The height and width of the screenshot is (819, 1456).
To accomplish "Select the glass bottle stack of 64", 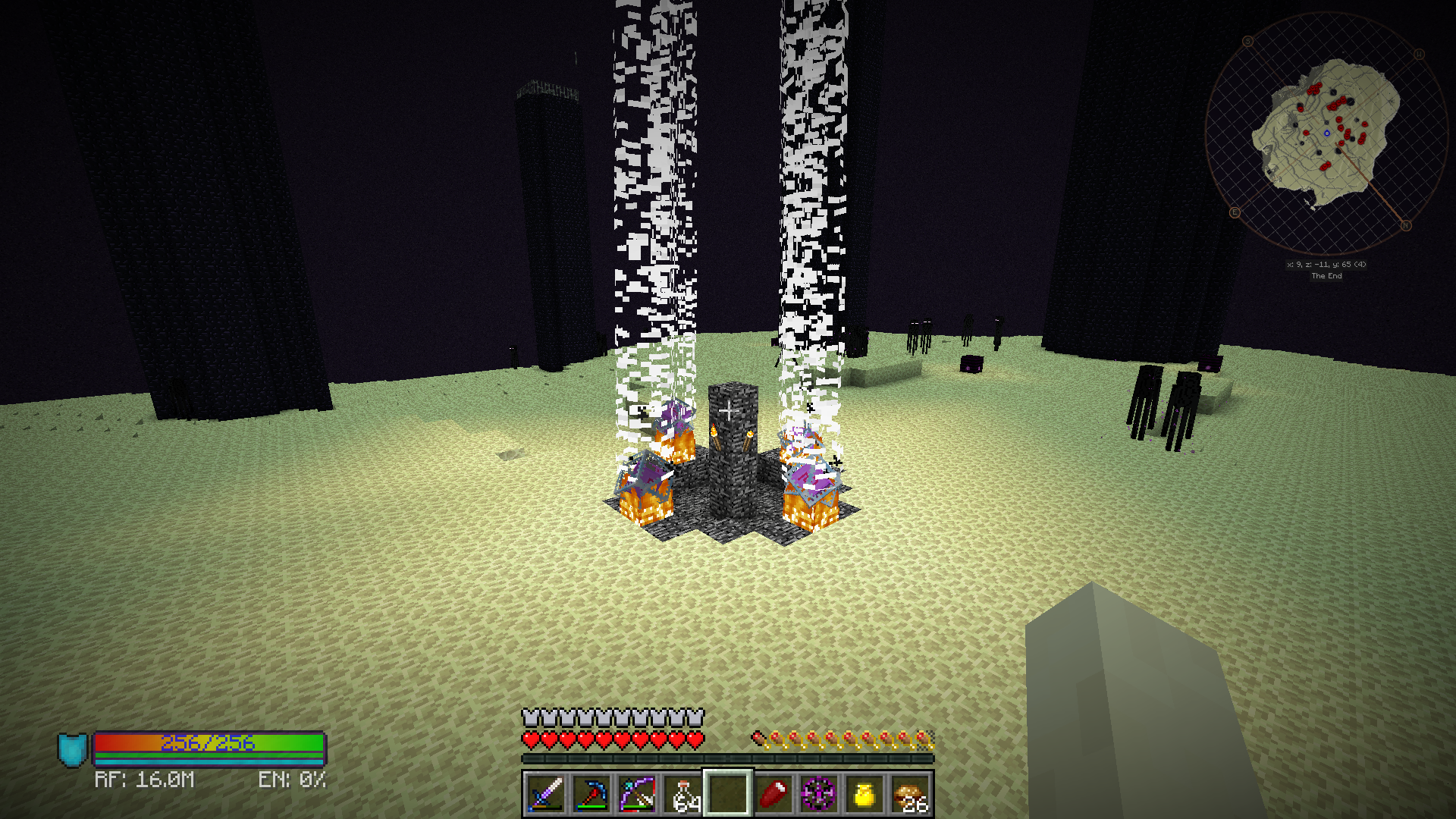I will (682, 794).
